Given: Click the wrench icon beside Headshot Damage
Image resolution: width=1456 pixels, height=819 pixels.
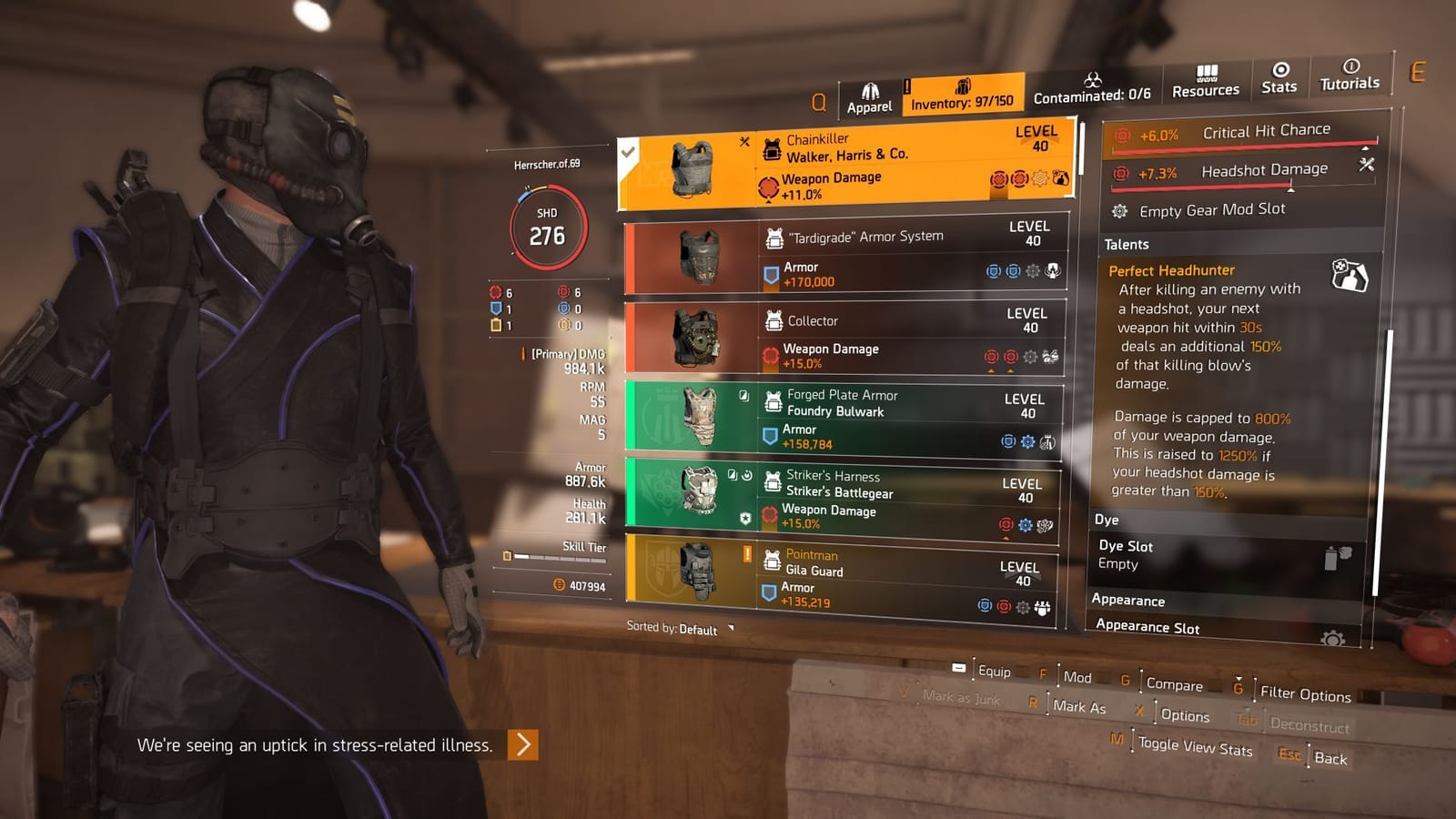Looking at the screenshot, I should click(1363, 167).
